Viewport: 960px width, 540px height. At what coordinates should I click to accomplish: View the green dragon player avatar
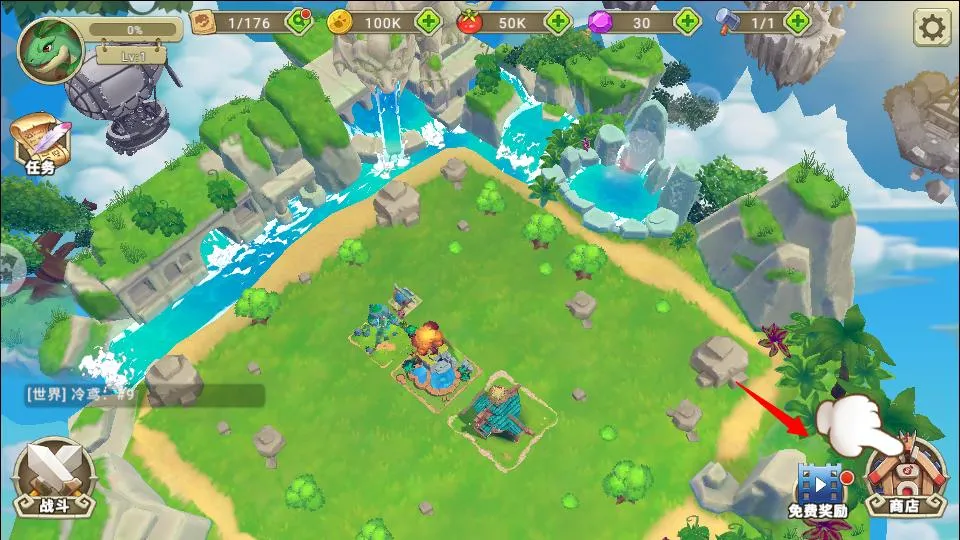pos(50,50)
